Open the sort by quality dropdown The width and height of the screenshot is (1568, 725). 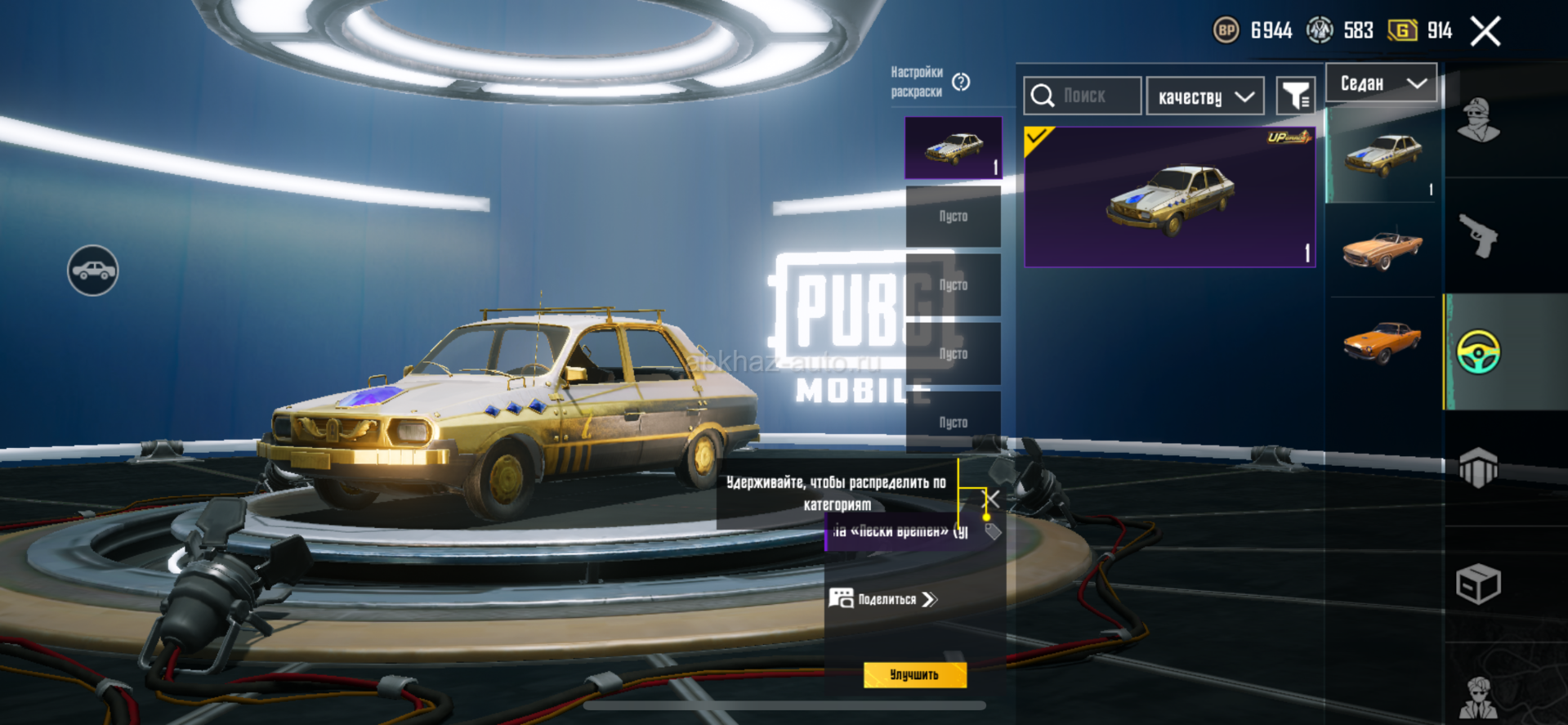[x=1205, y=97]
